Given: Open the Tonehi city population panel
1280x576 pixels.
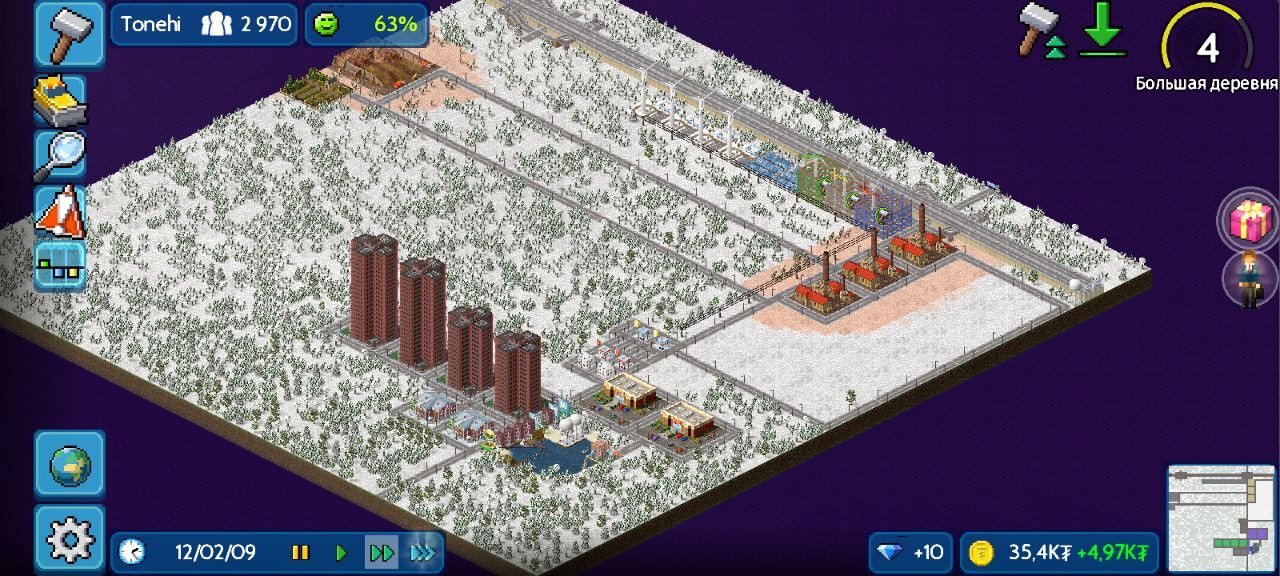Looking at the screenshot, I should click(206, 24).
